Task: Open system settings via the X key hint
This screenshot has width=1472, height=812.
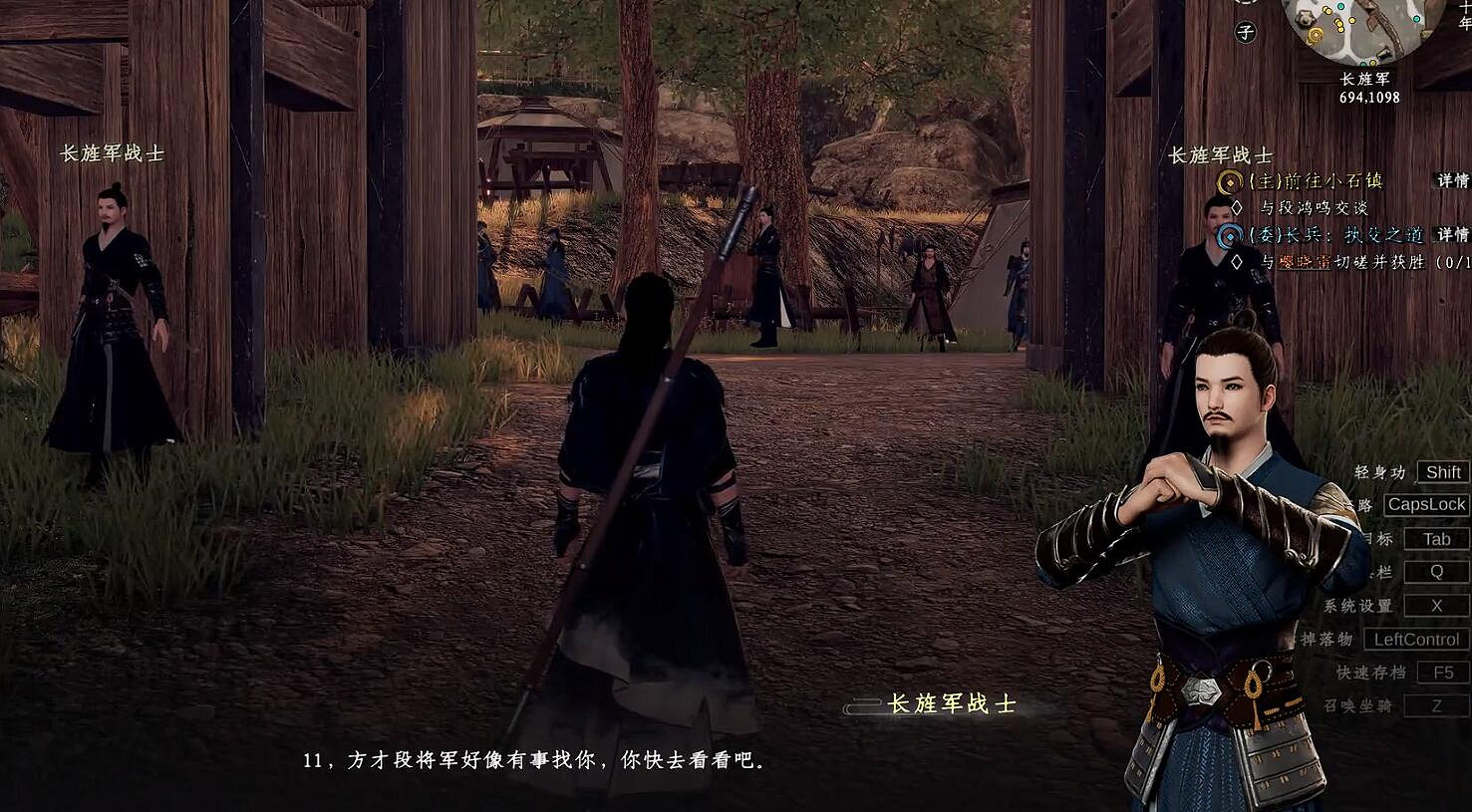Action: (1436, 605)
